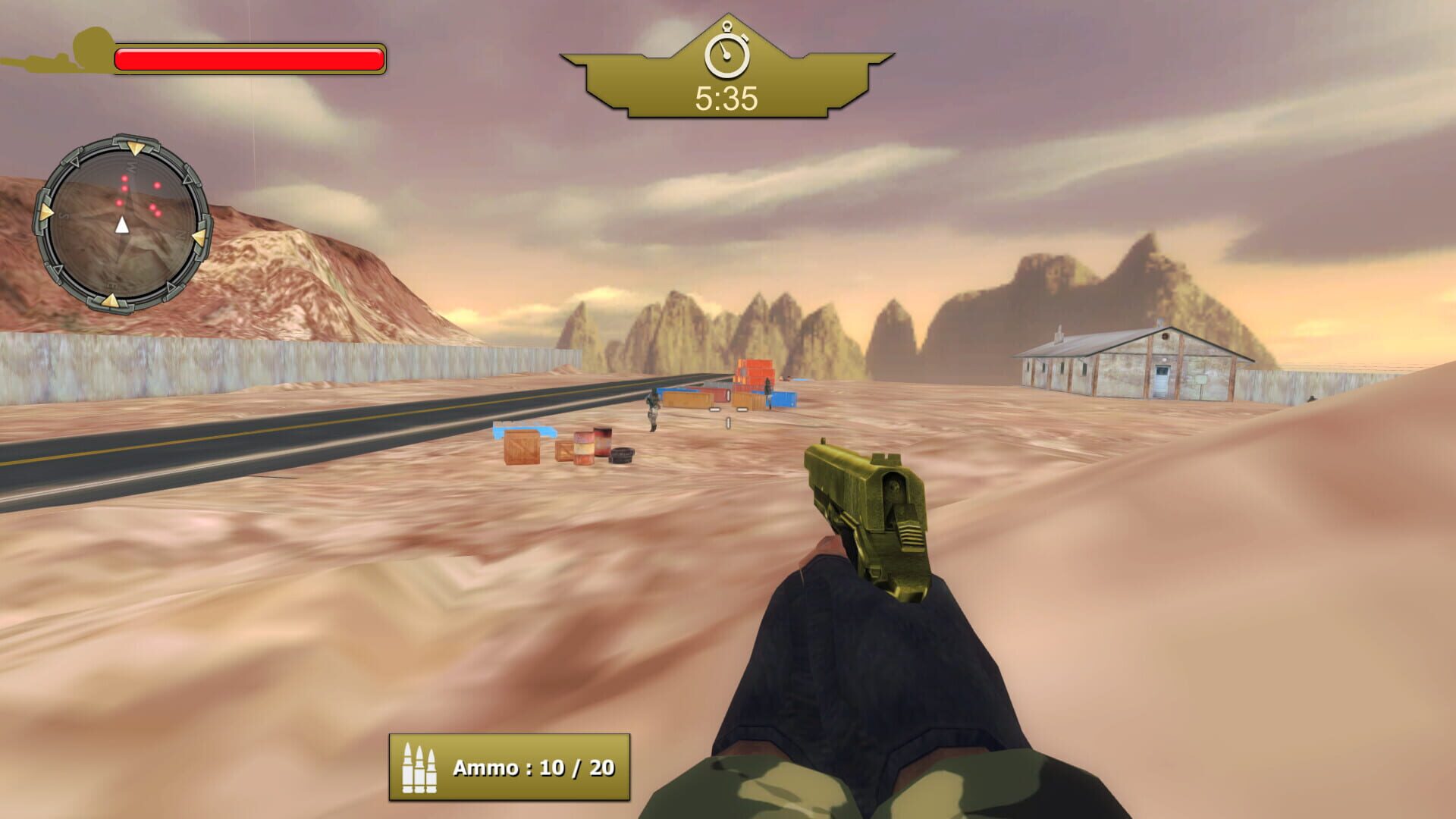Click the bottom triangle of the compass ring
The height and width of the screenshot is (819, 1456).
click(112, 301)
